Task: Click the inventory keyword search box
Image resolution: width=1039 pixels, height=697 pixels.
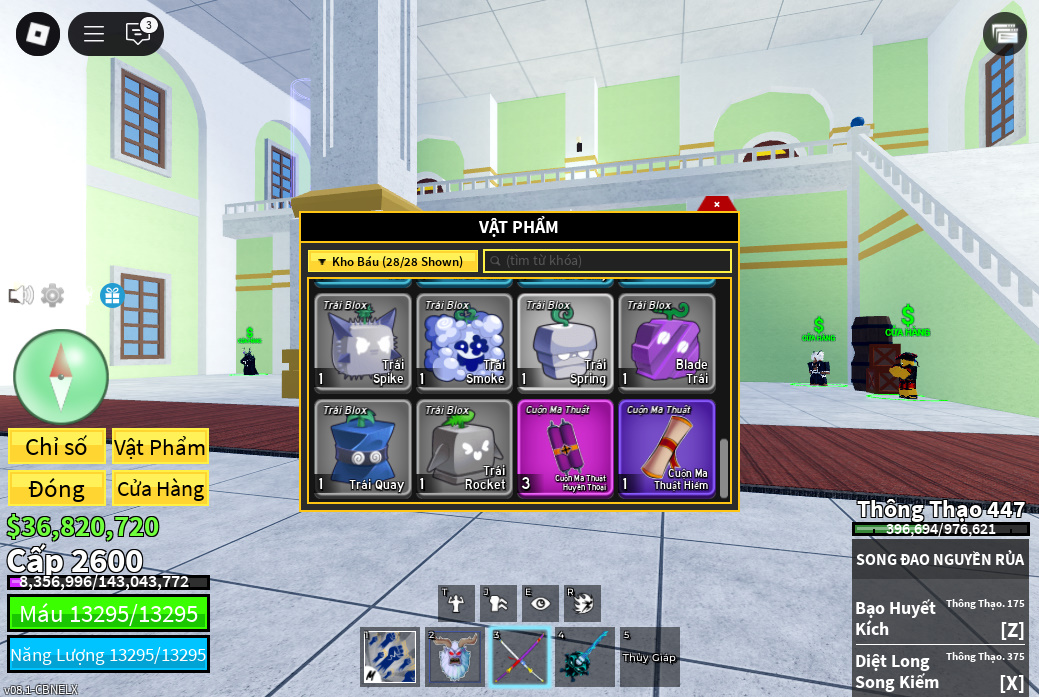Action: click(608, 261)
